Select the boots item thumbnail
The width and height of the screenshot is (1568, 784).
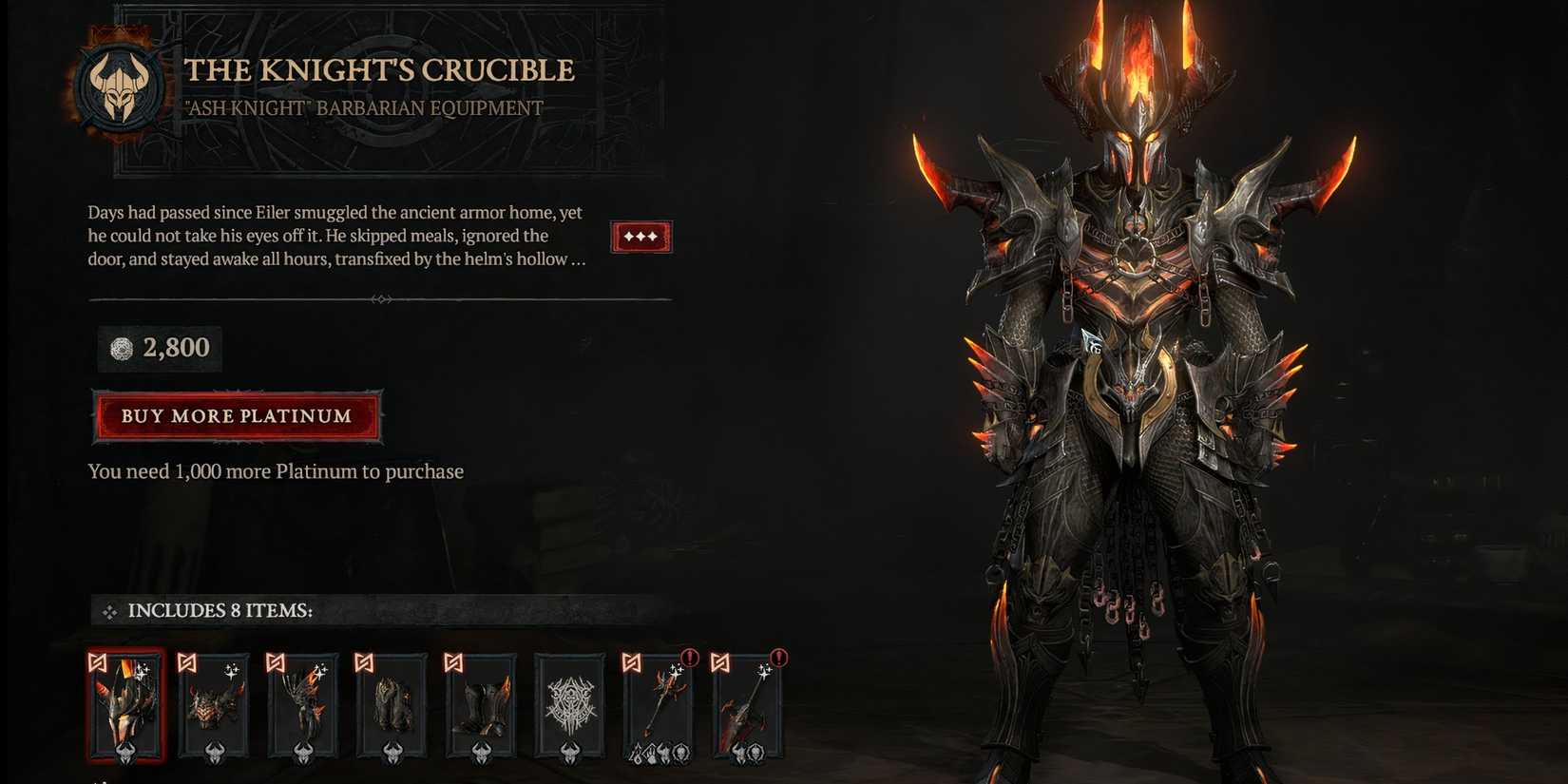click(481, 707)
